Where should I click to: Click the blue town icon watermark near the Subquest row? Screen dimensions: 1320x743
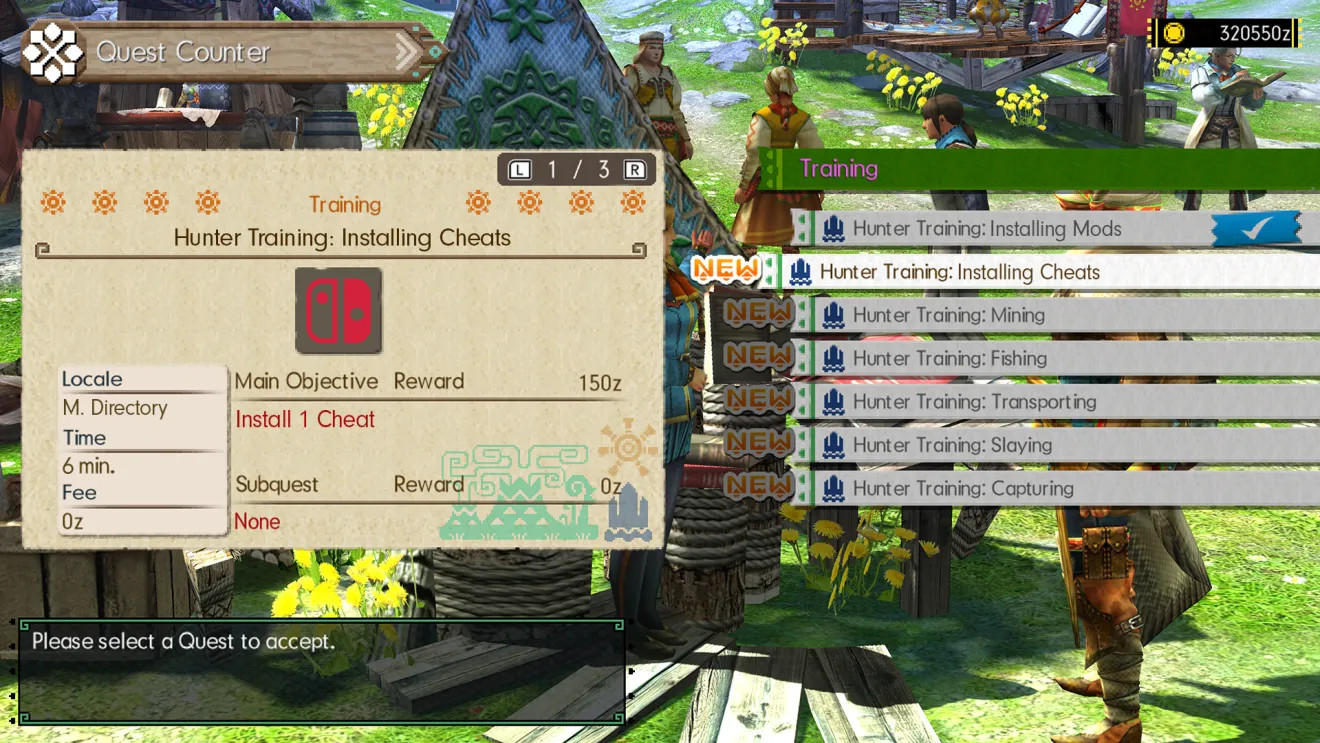click(x=628, y=511)
